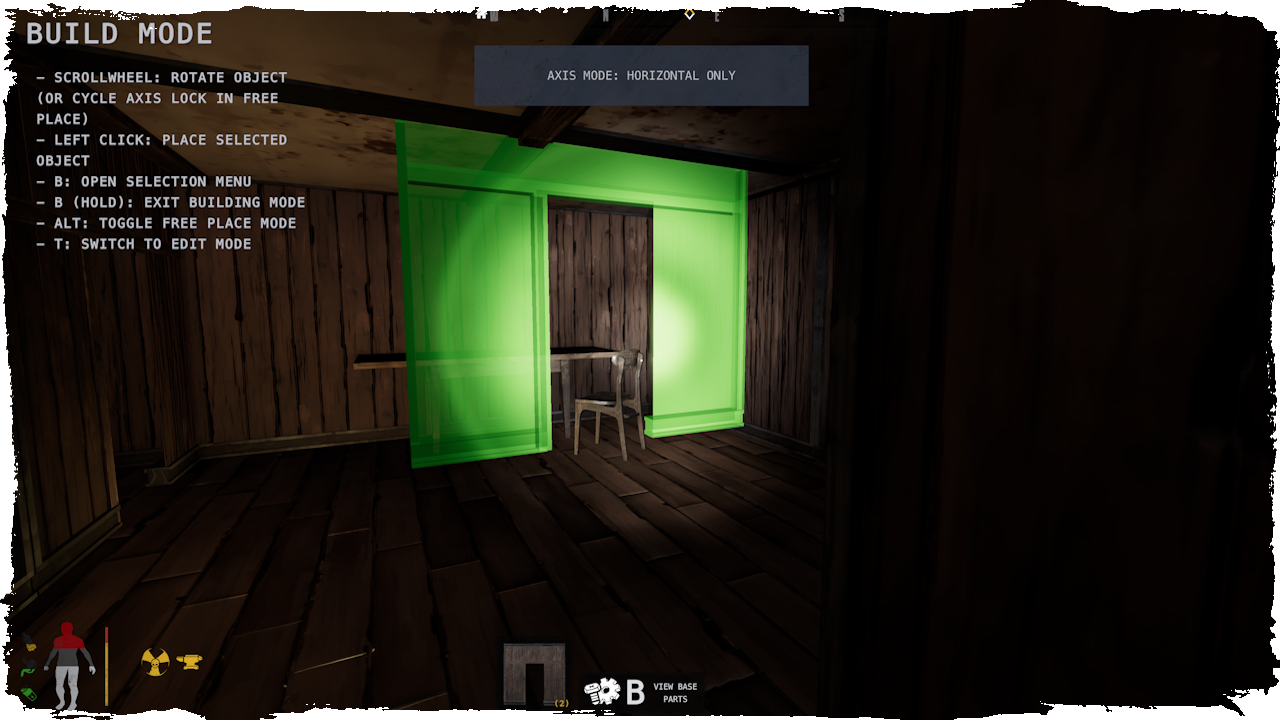Screen dimensions: 1280x720
Task: Click the N marker on the compass bar
Action: (x=605, y=14)
